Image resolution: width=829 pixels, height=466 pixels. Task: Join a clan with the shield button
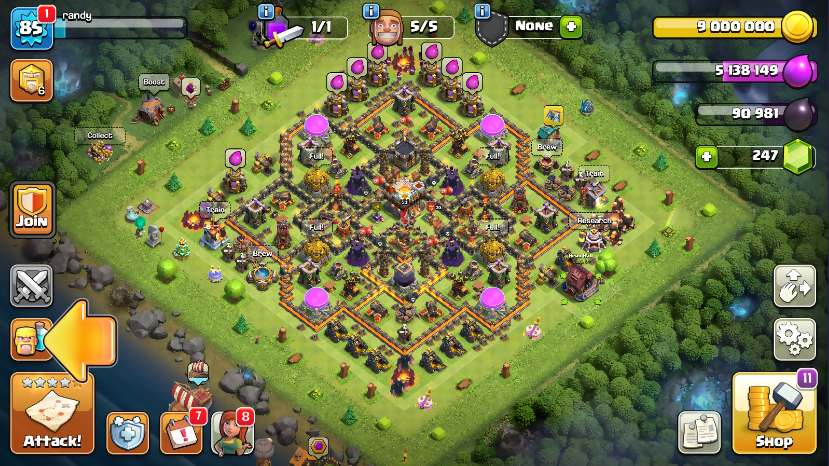[x=32, y=209]
